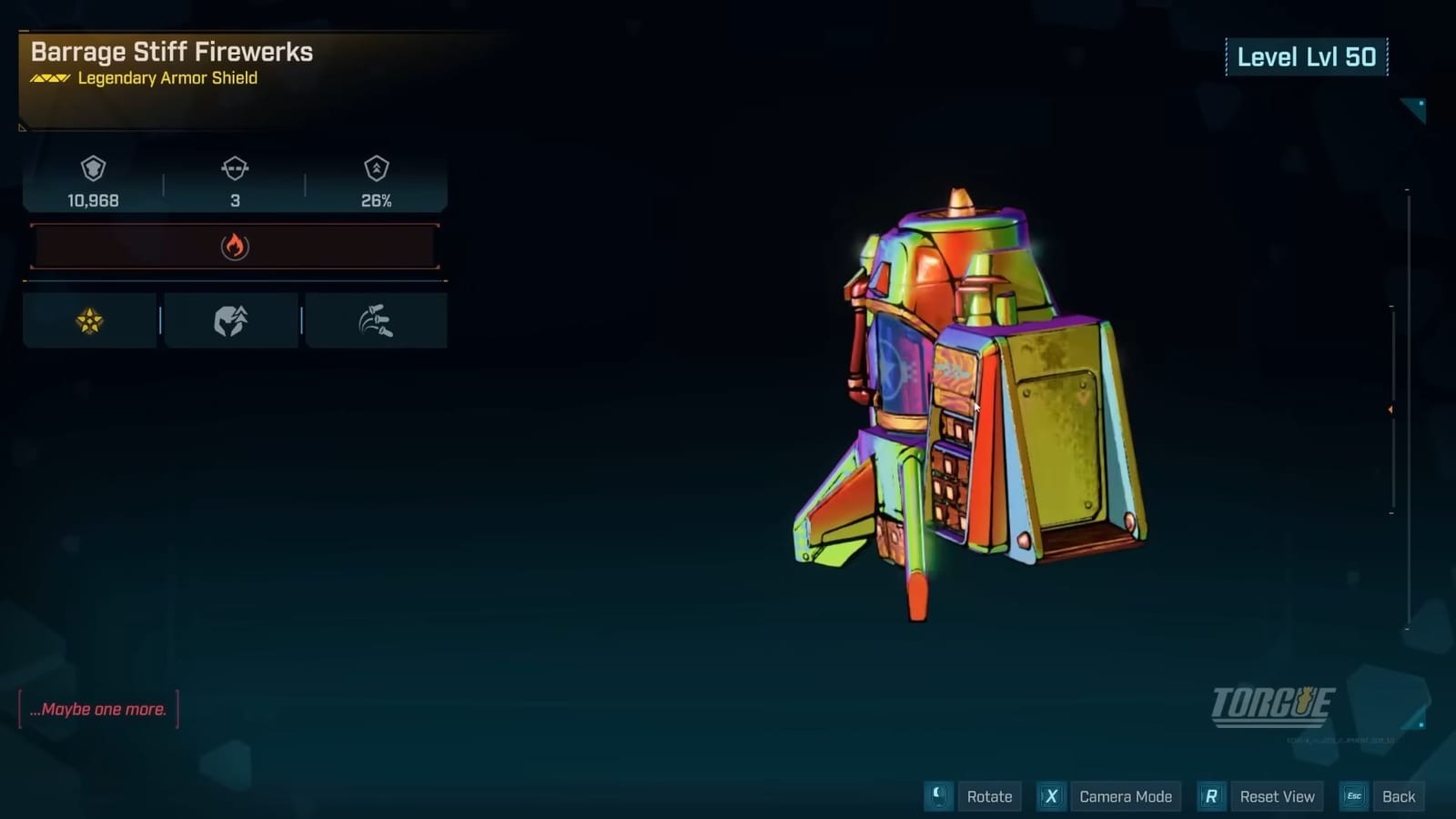
Task: Click the shield capacity icon above 10,968
Action: [91, 170]
